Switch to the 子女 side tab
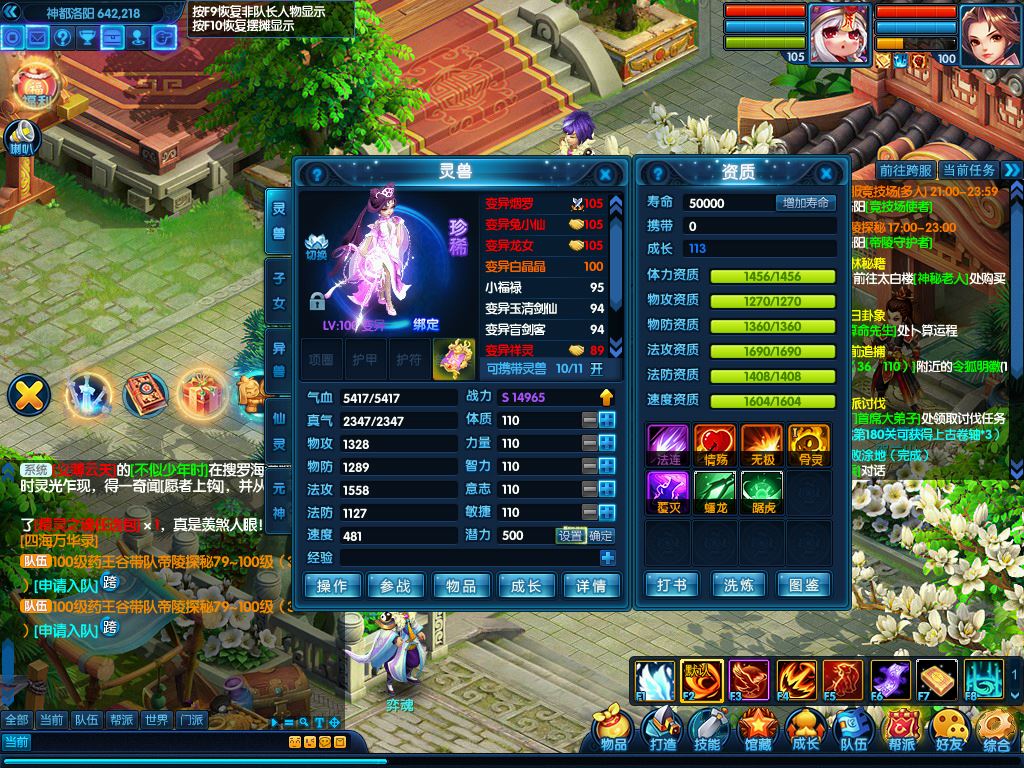 point(279,289)
